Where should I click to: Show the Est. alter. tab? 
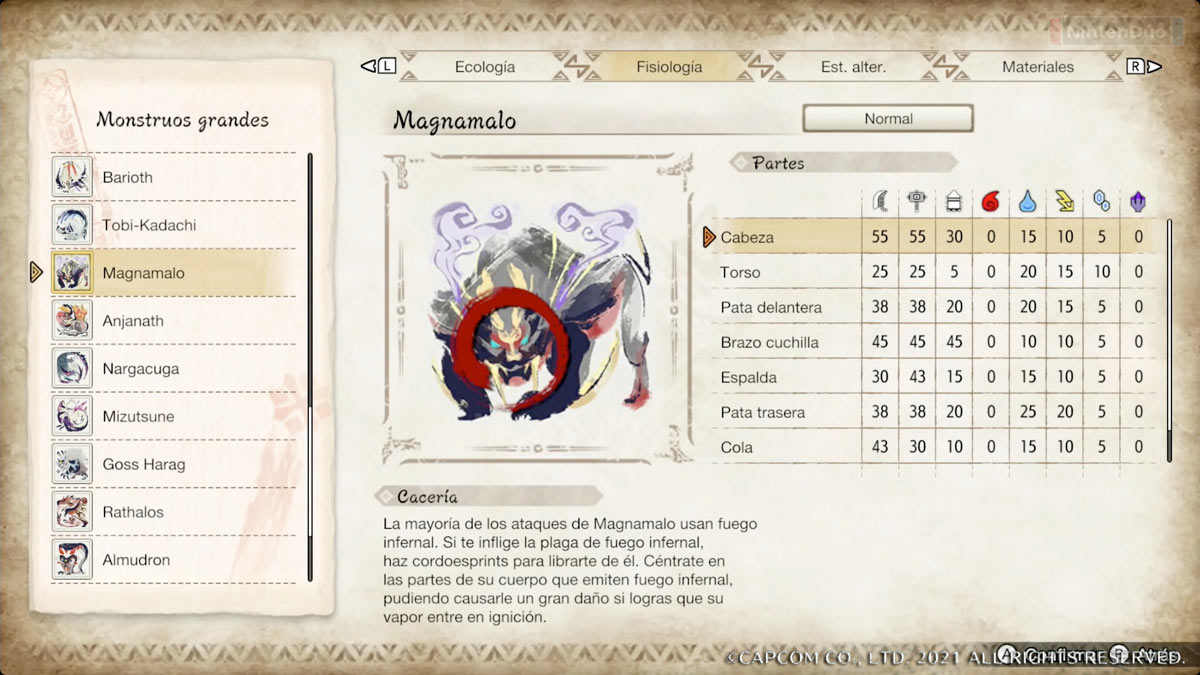(x=853, y=67)
